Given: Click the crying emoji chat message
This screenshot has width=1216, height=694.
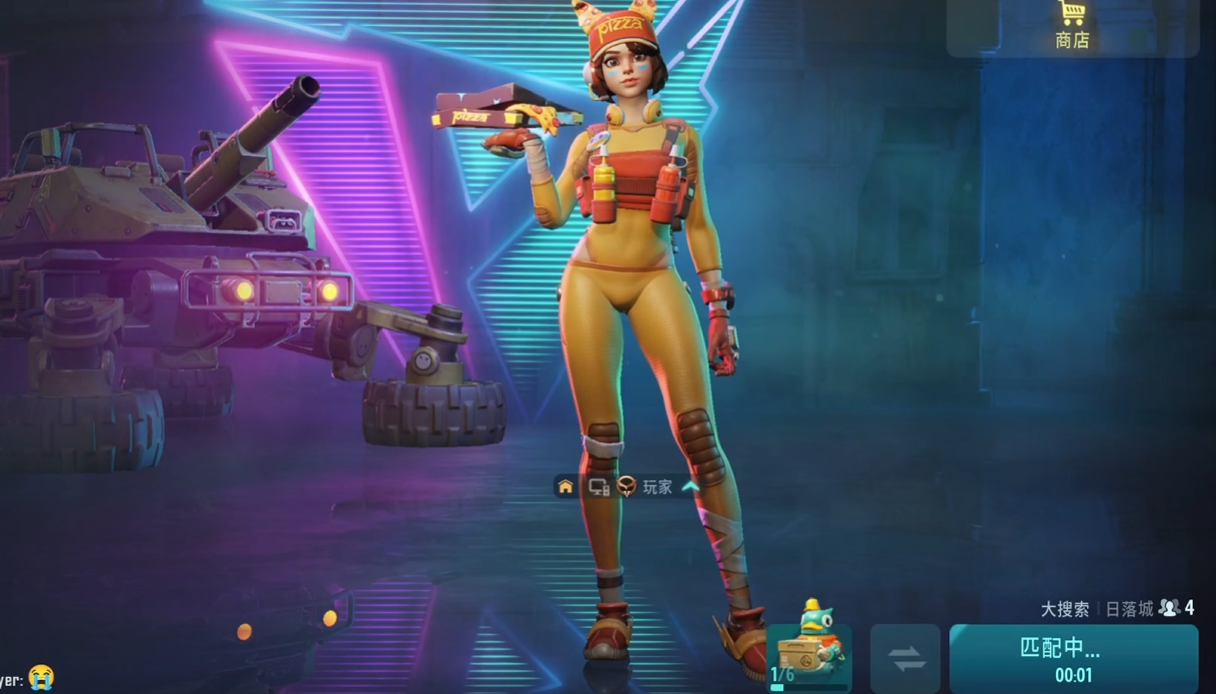Looking at the screenshot, I should pyautogui.click(x=41, y=677).
